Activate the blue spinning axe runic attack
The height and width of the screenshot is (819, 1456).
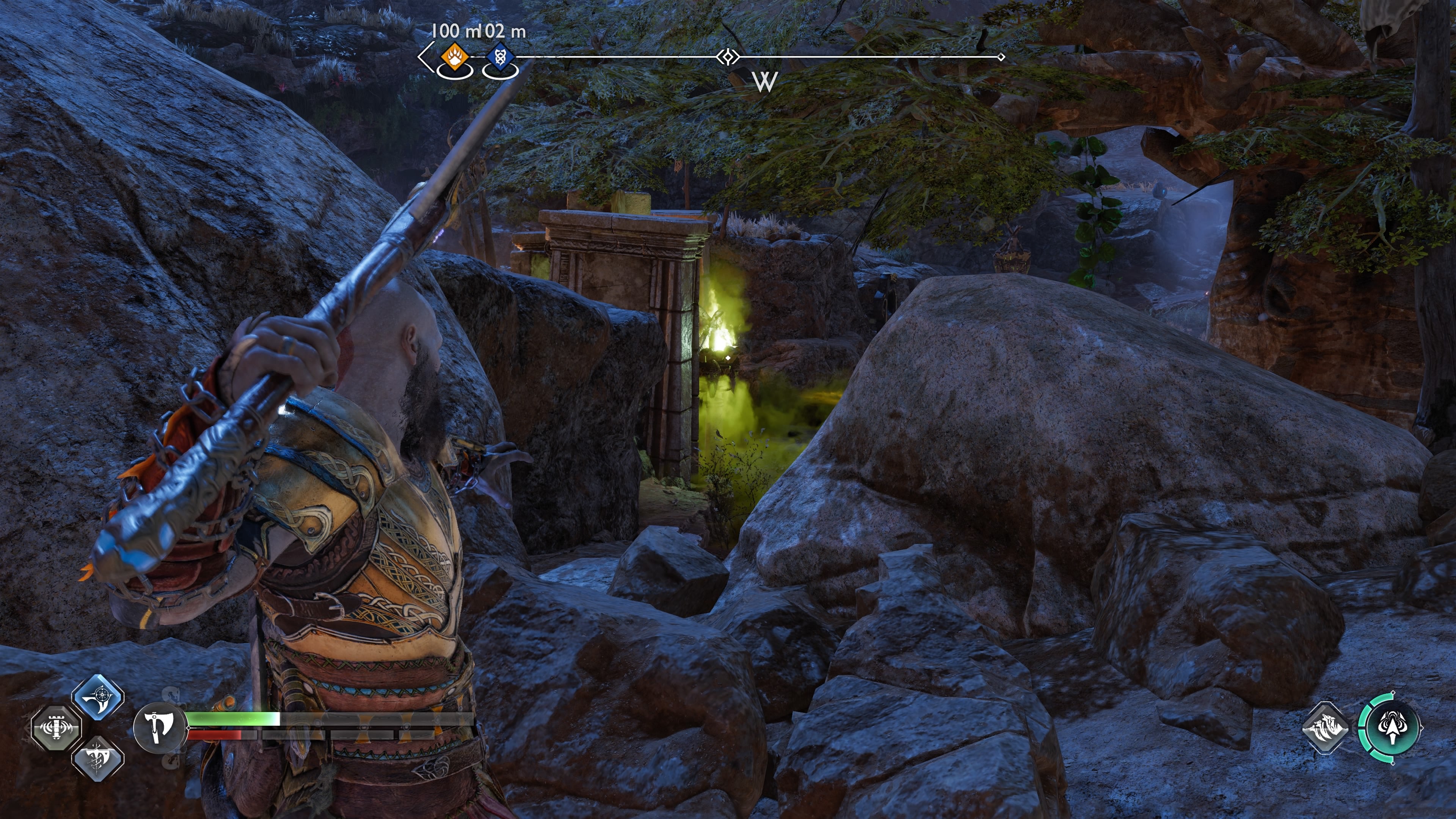(x=98, y=697)
